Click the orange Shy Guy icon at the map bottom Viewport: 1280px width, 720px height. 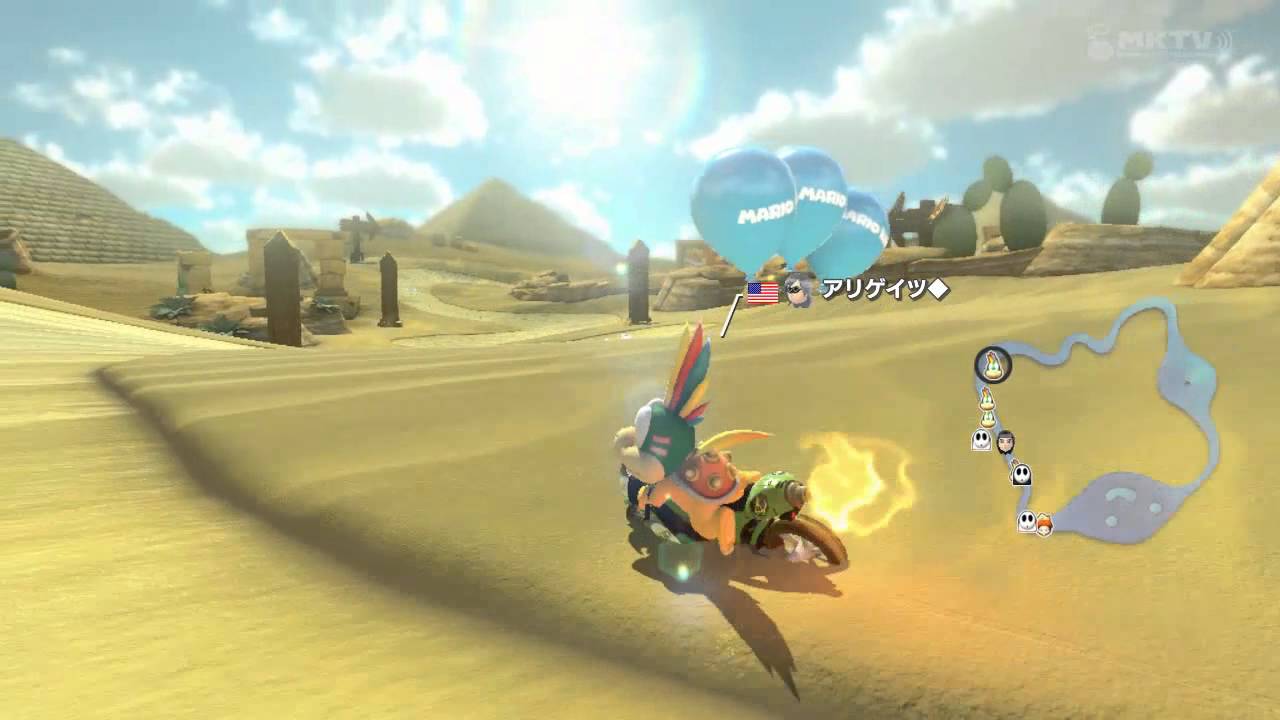pyautogui.click(x=1044, y=524)
